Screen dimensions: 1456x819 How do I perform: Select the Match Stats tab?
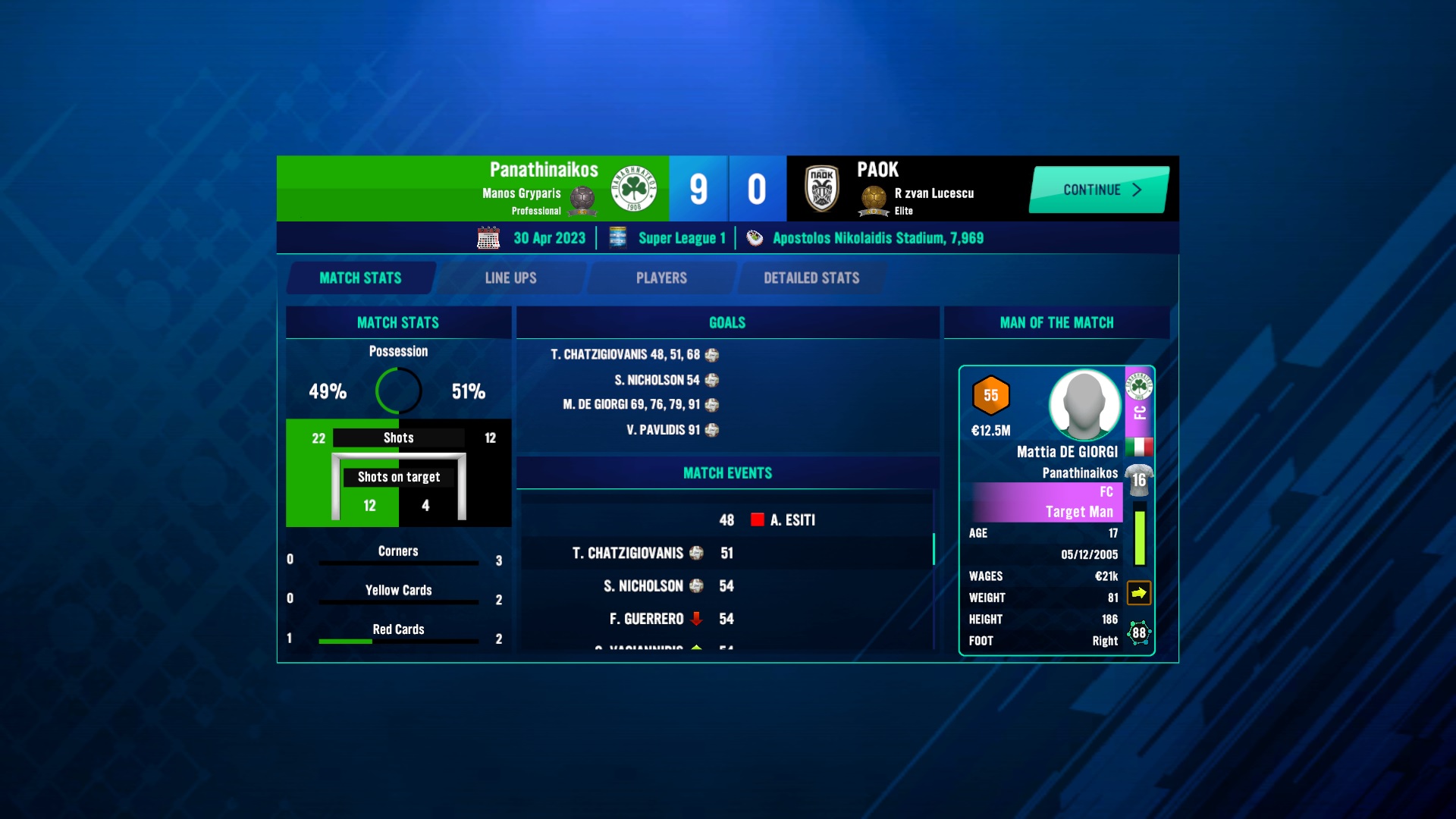[x=361, y=278]
